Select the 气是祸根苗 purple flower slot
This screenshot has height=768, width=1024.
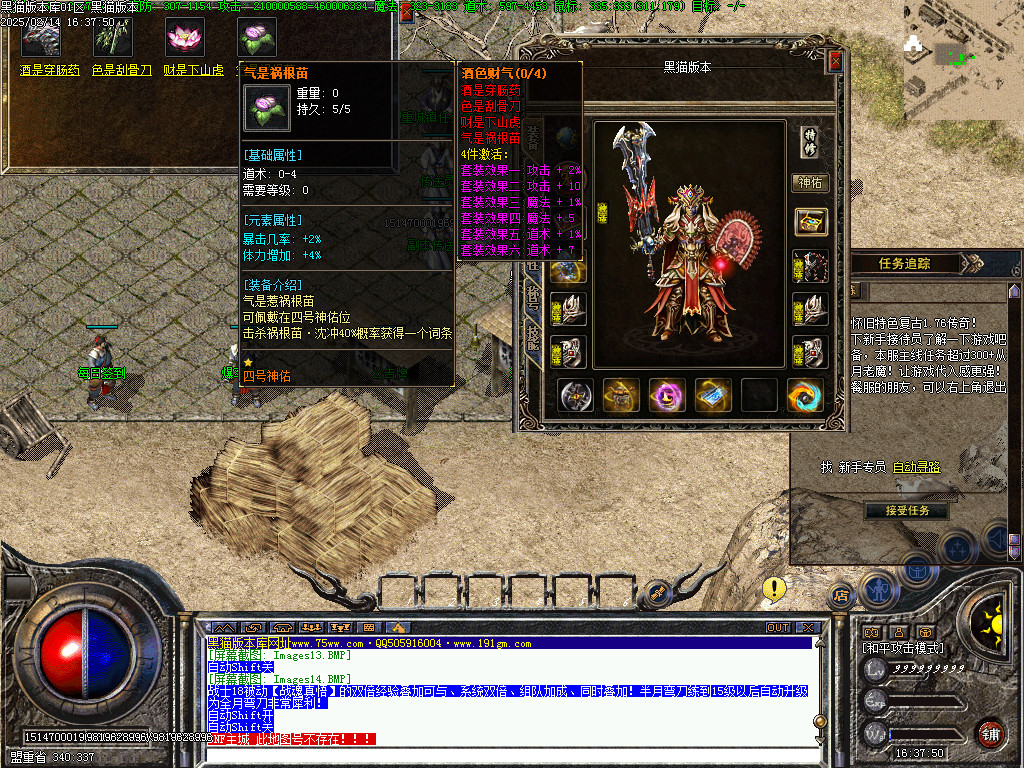point(257,37)
